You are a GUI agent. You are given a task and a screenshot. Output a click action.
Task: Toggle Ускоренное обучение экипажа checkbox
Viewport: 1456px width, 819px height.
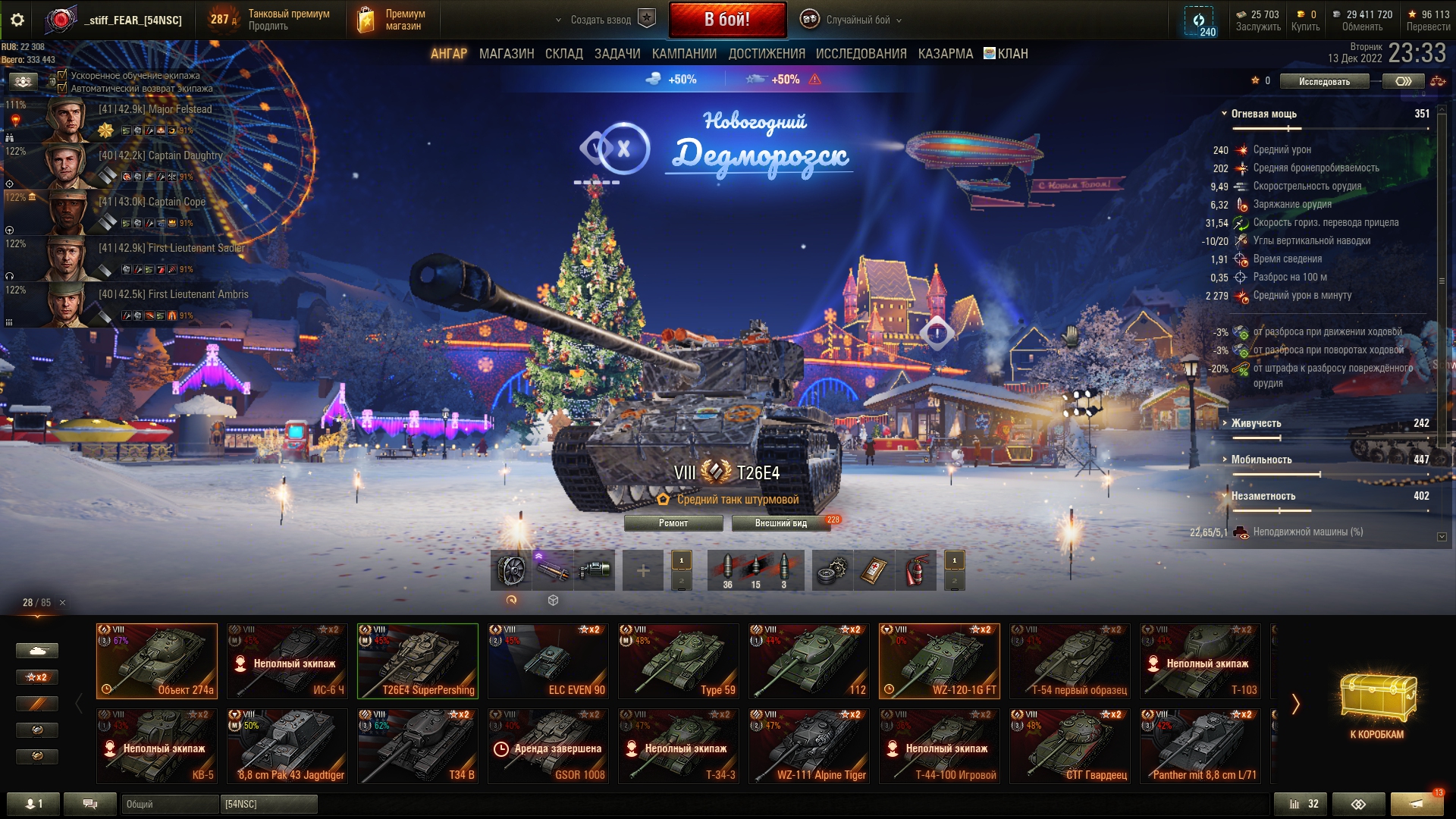[63, 75]
